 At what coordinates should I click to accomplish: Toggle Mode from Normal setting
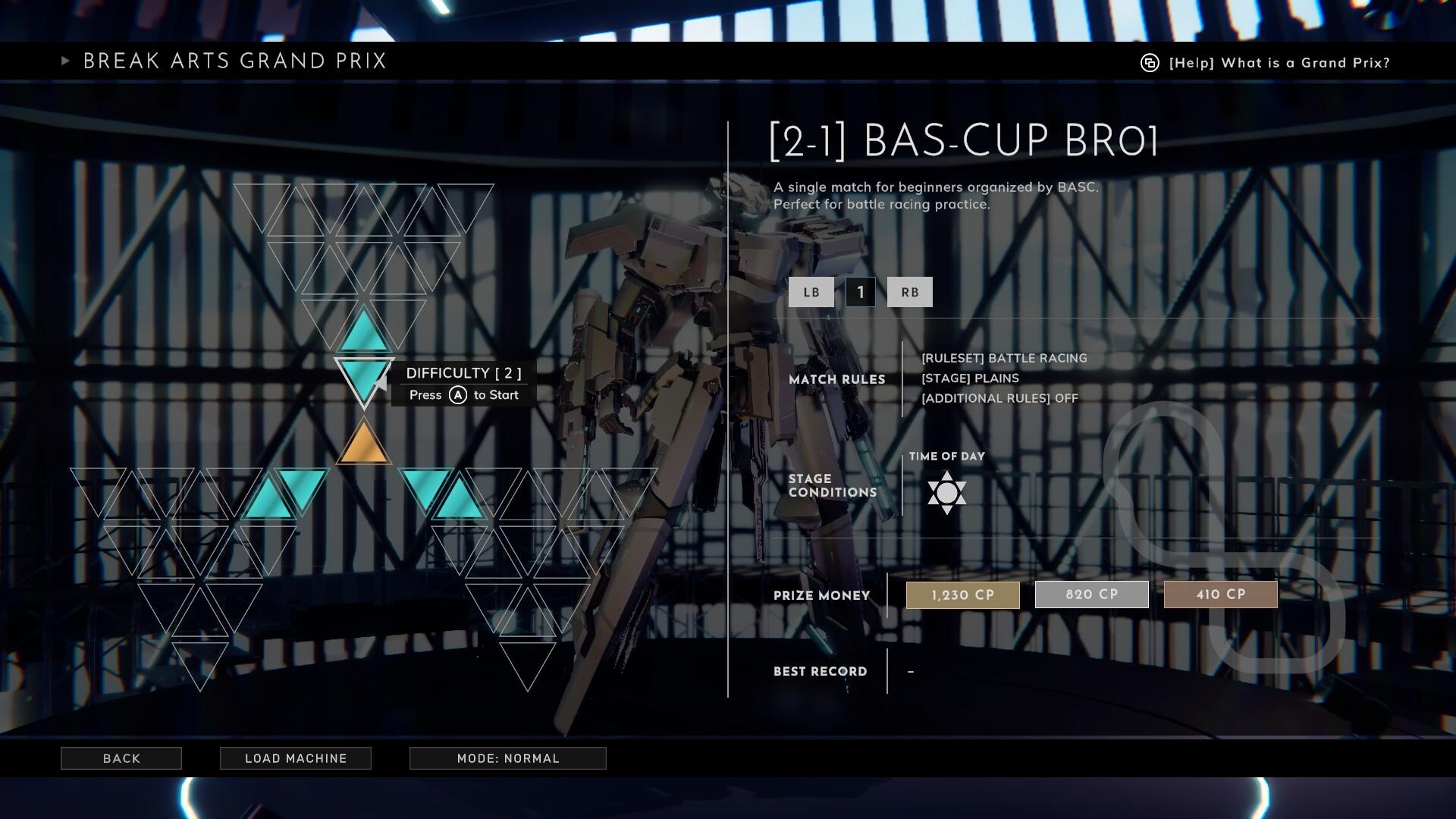507,758
